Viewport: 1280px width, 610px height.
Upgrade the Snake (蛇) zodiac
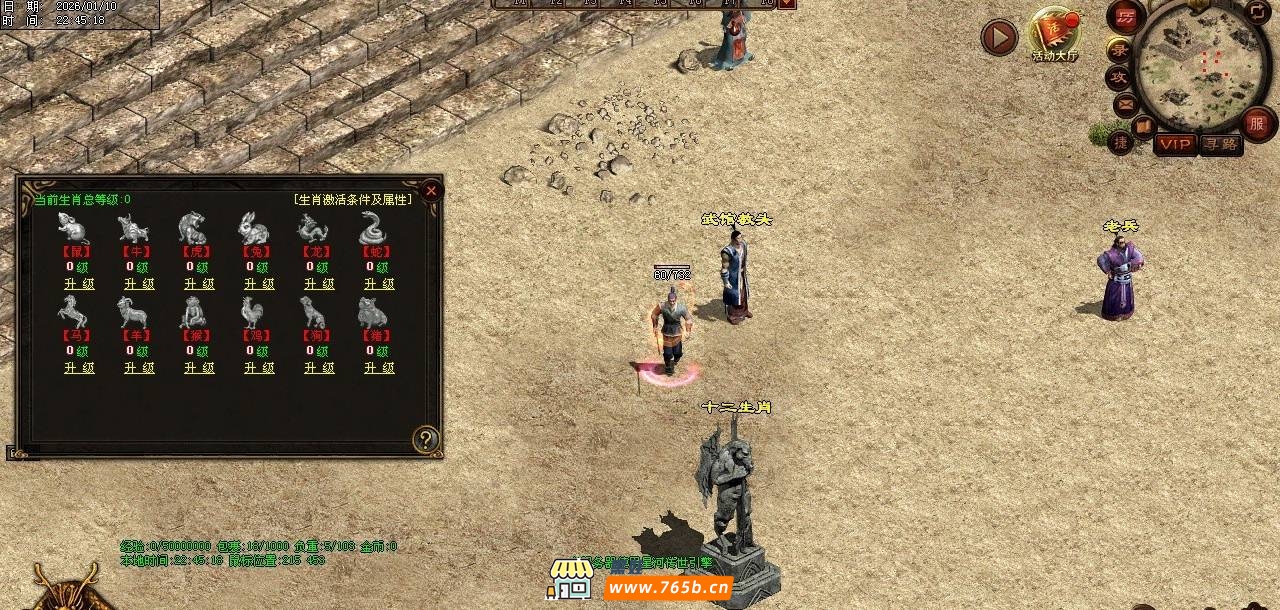(x=380, y=284)
